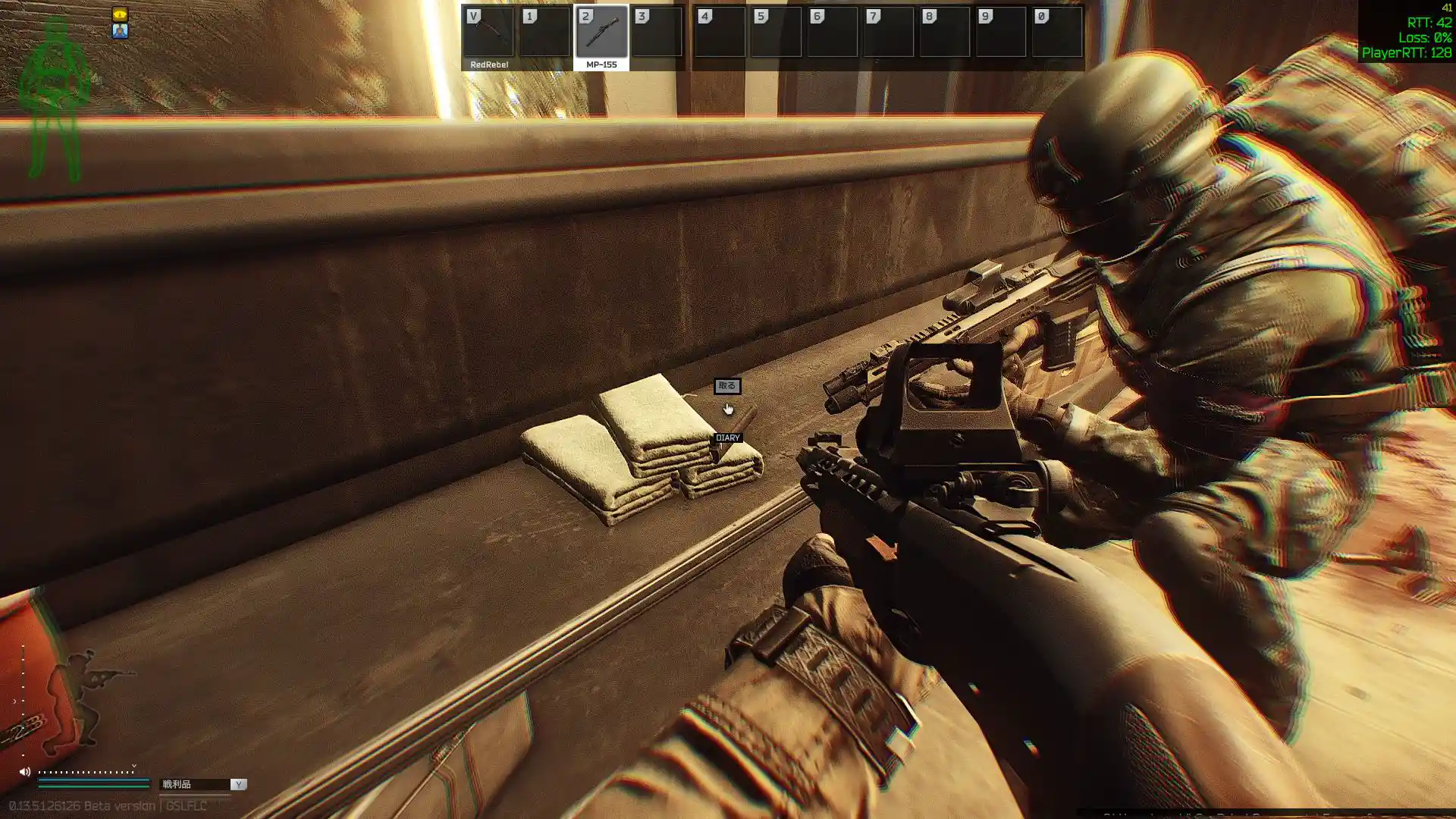Screen dimensions: 1456x819
Task: Click the yellow weight status icon
Action: tap(120, 14)
